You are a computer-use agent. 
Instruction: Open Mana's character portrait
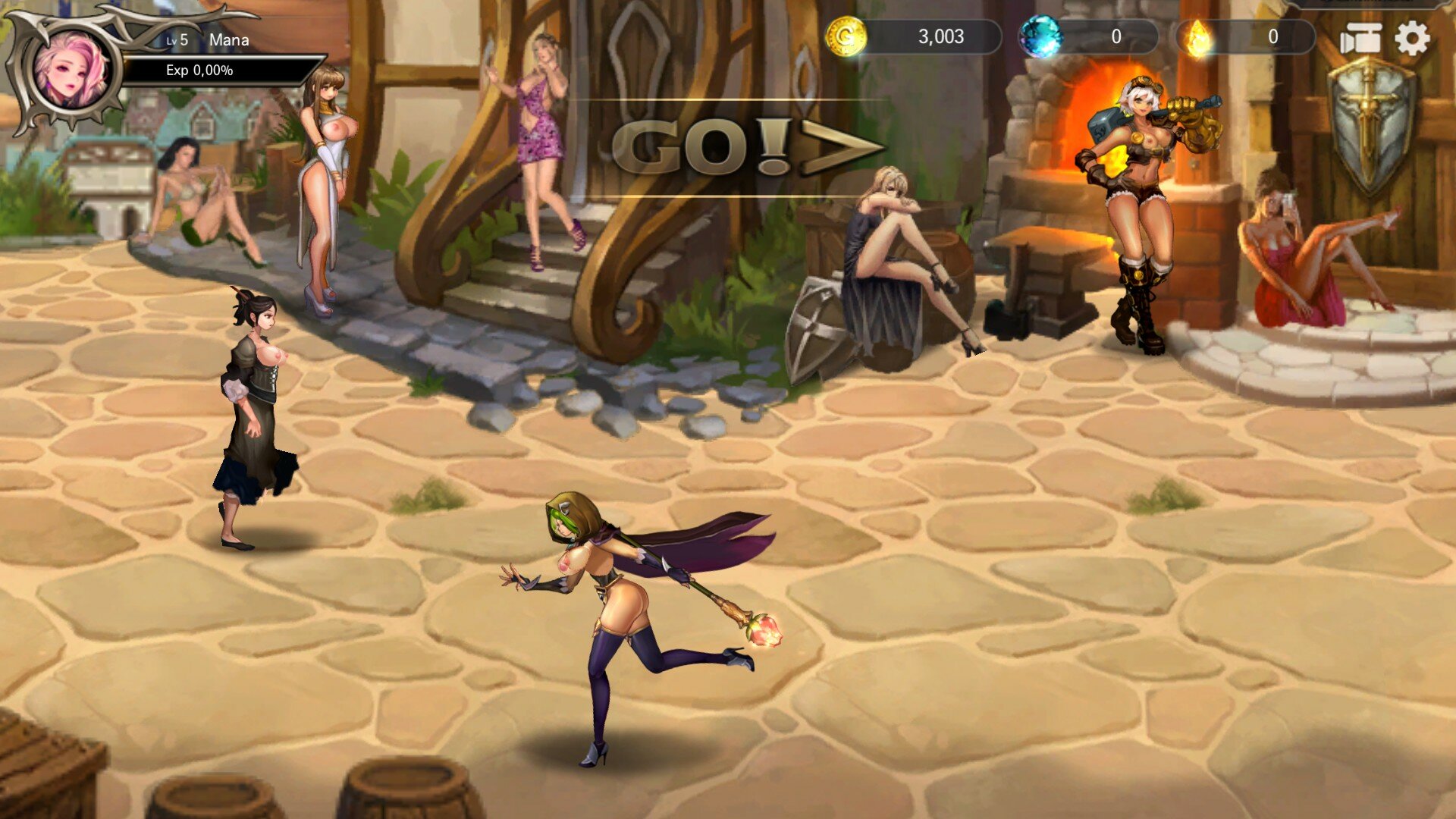pos(71,71)
